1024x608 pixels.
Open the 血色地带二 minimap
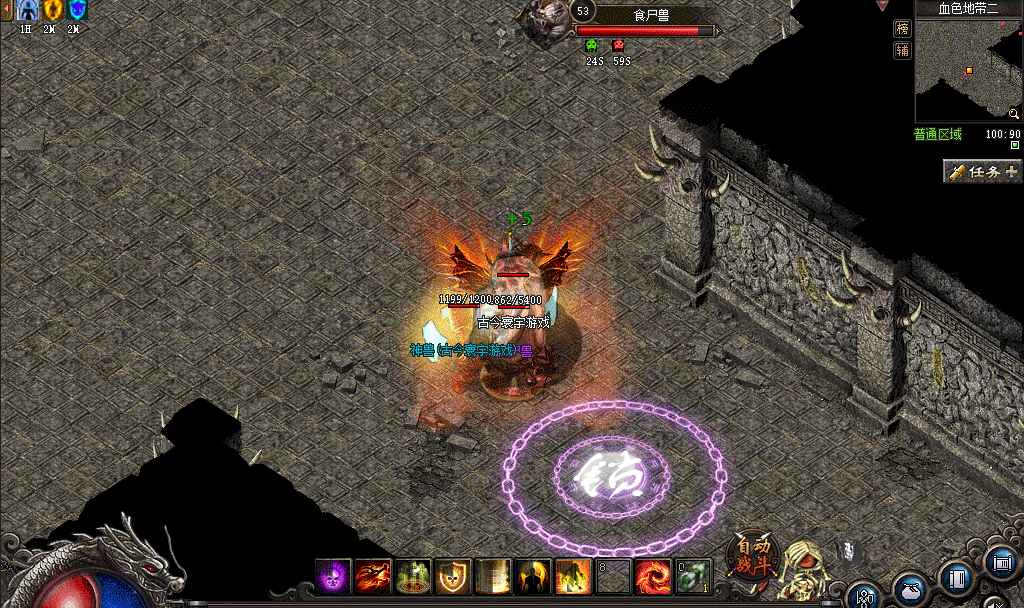[968, 70]
